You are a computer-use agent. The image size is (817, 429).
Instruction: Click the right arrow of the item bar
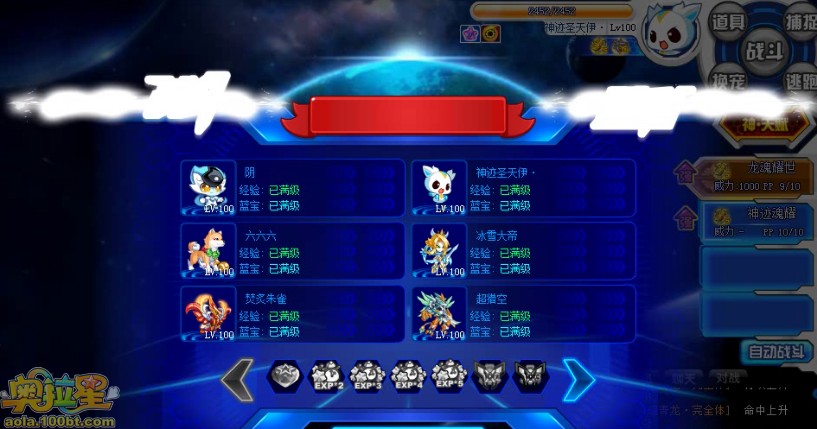click(578, 380)
